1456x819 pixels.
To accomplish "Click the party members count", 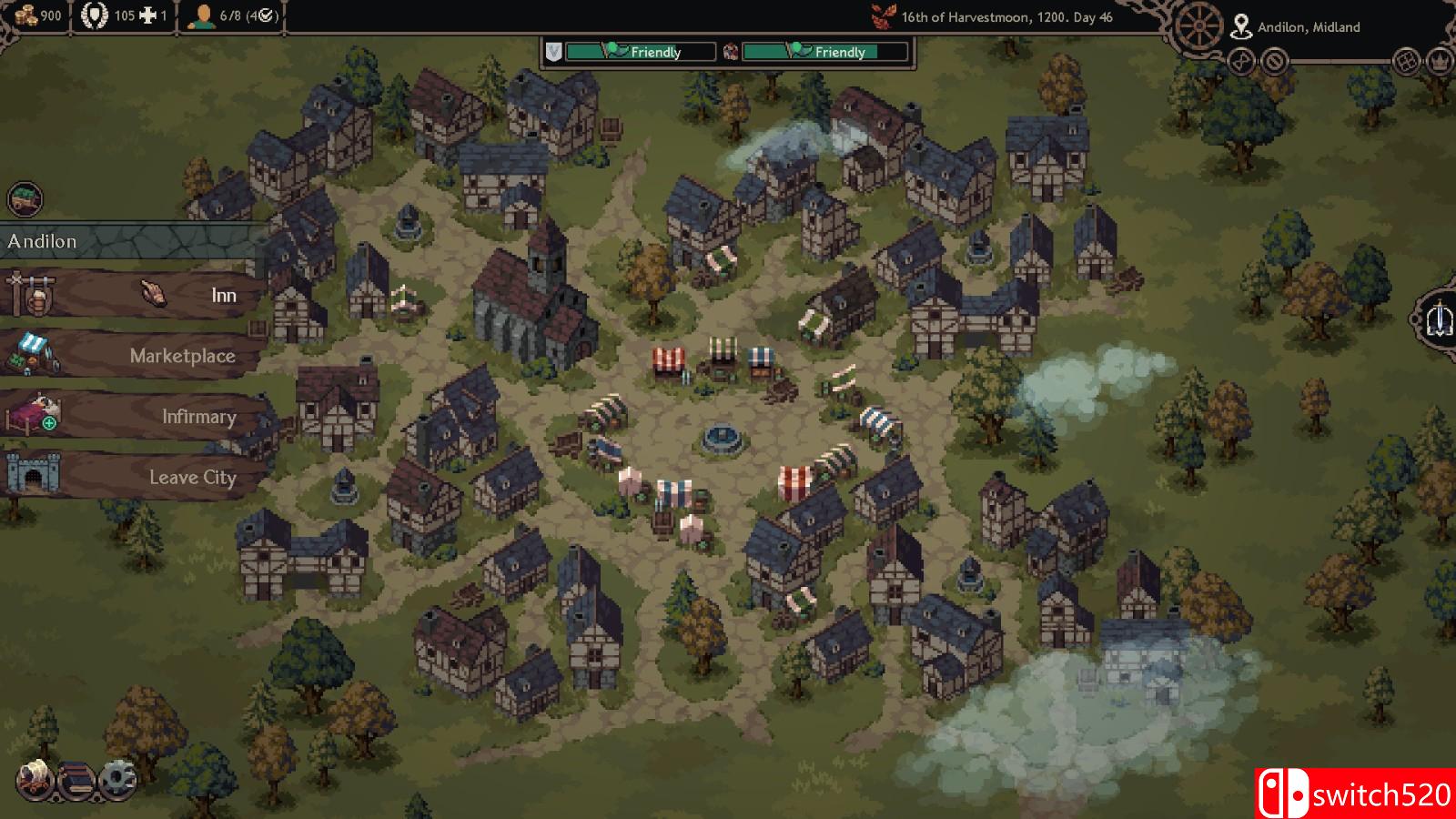I will pos(233,15).
